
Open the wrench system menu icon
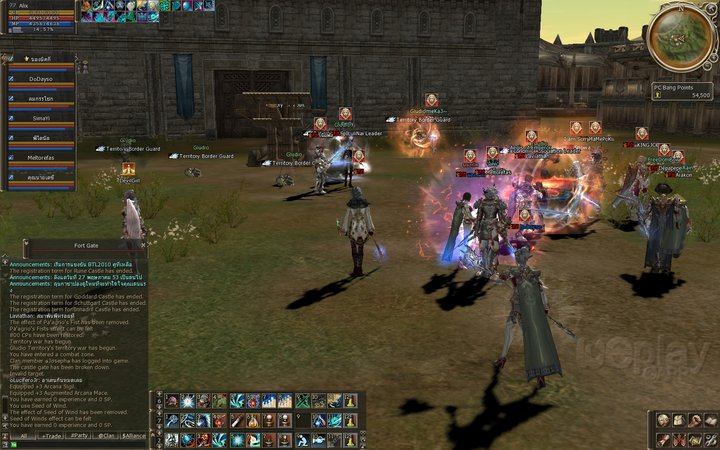click(x=710, y=438)
